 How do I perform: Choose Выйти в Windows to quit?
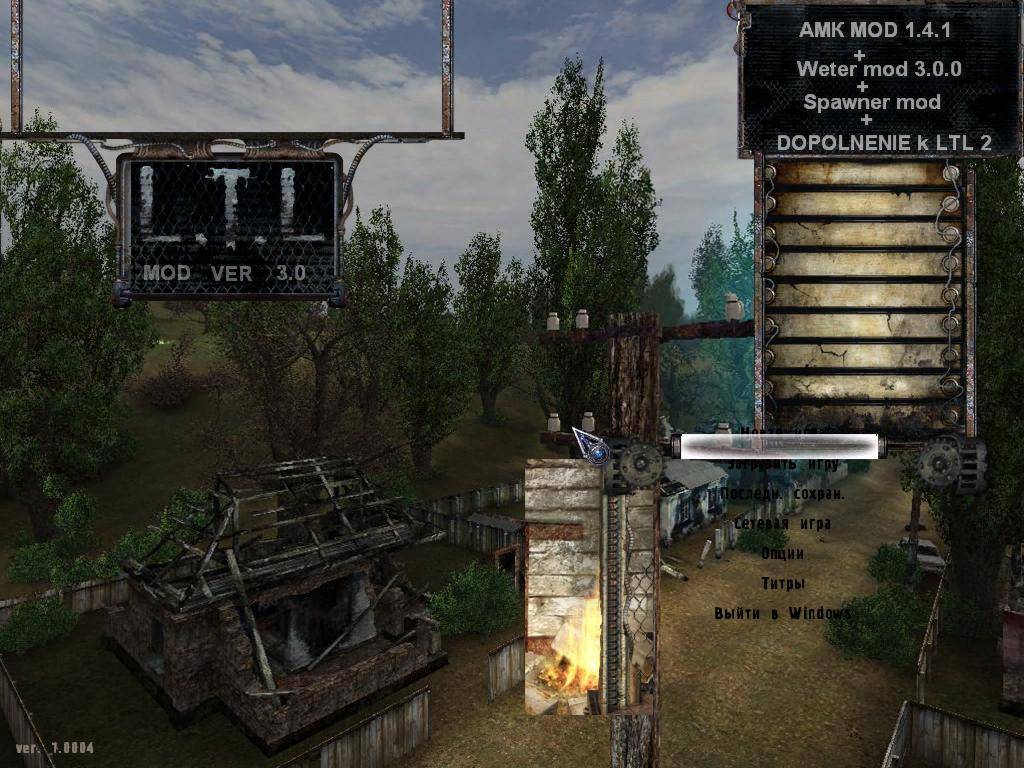coord(782,612)
